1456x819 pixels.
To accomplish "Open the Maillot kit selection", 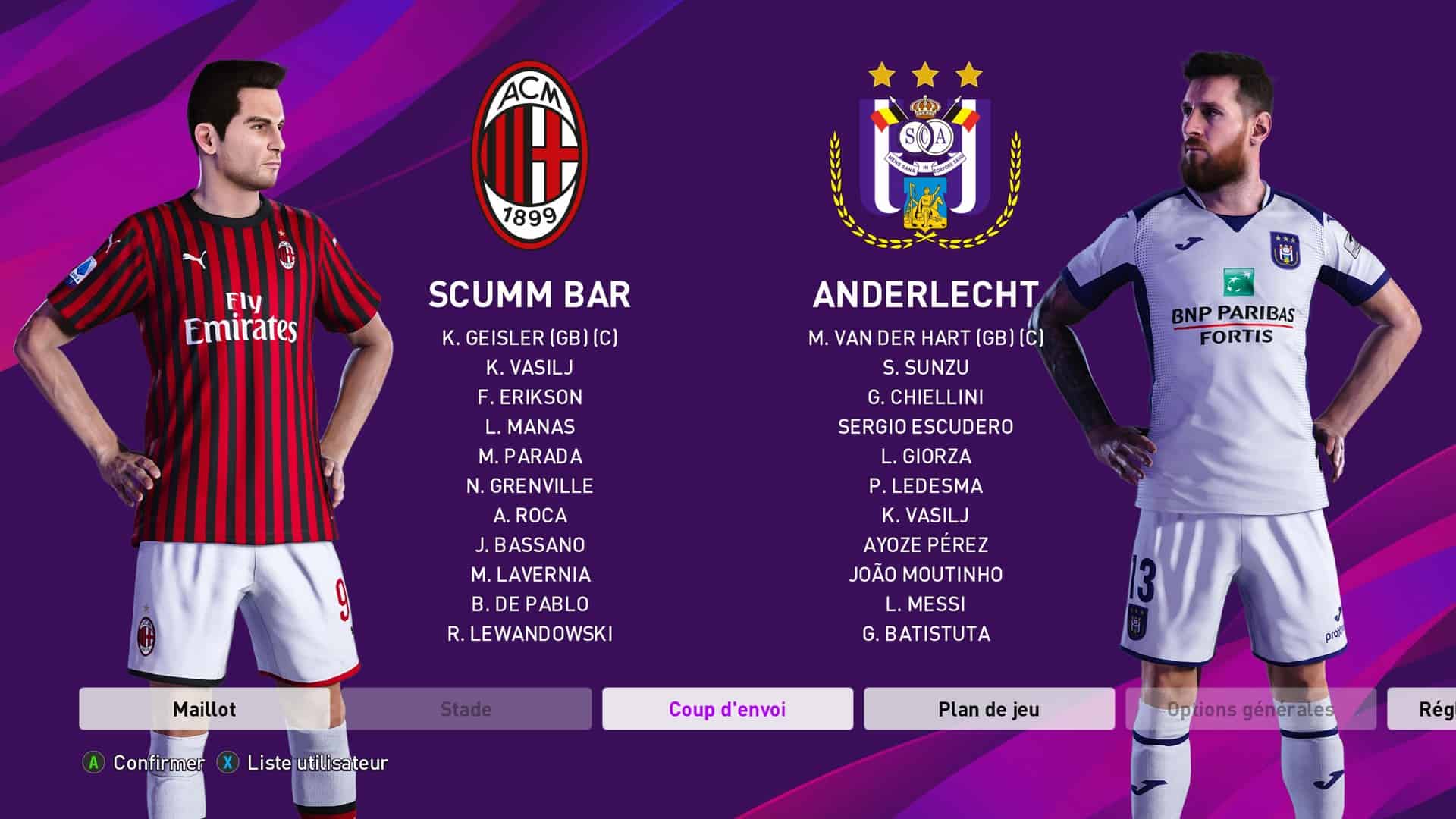I will coord(204,709).
